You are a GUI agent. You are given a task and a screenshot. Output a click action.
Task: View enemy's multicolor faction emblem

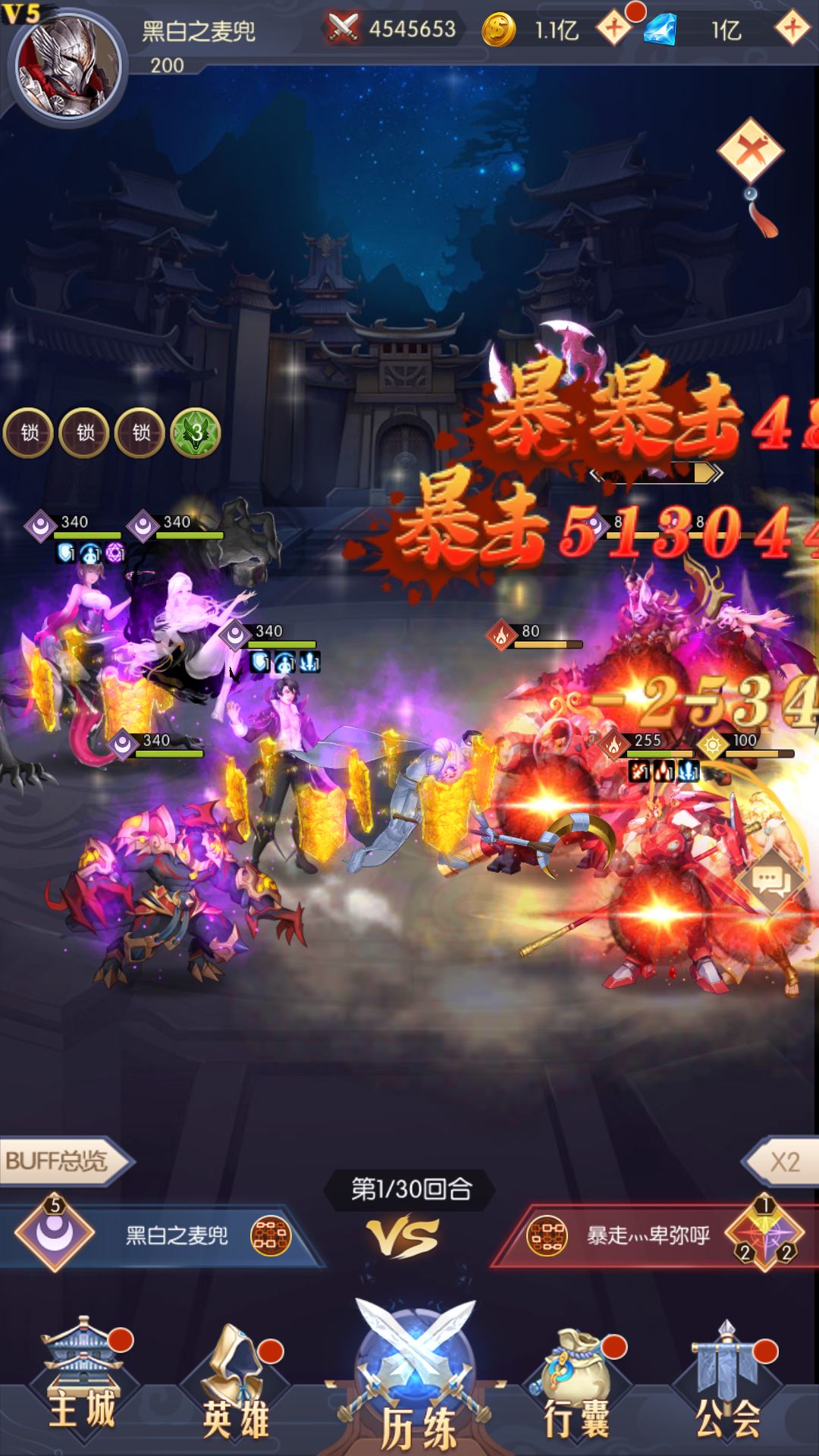click(766, 1234)
